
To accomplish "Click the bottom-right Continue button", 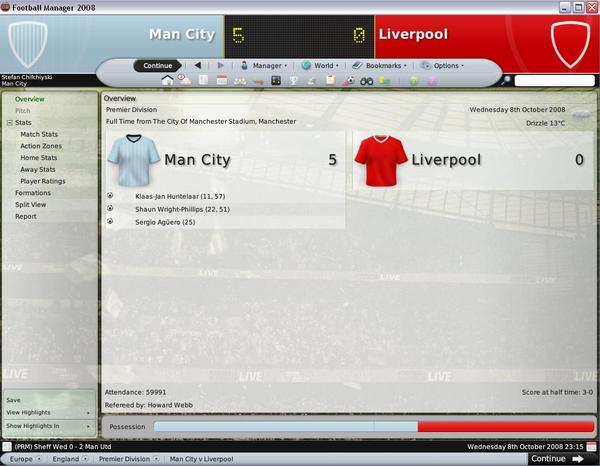I will point(556,459).
